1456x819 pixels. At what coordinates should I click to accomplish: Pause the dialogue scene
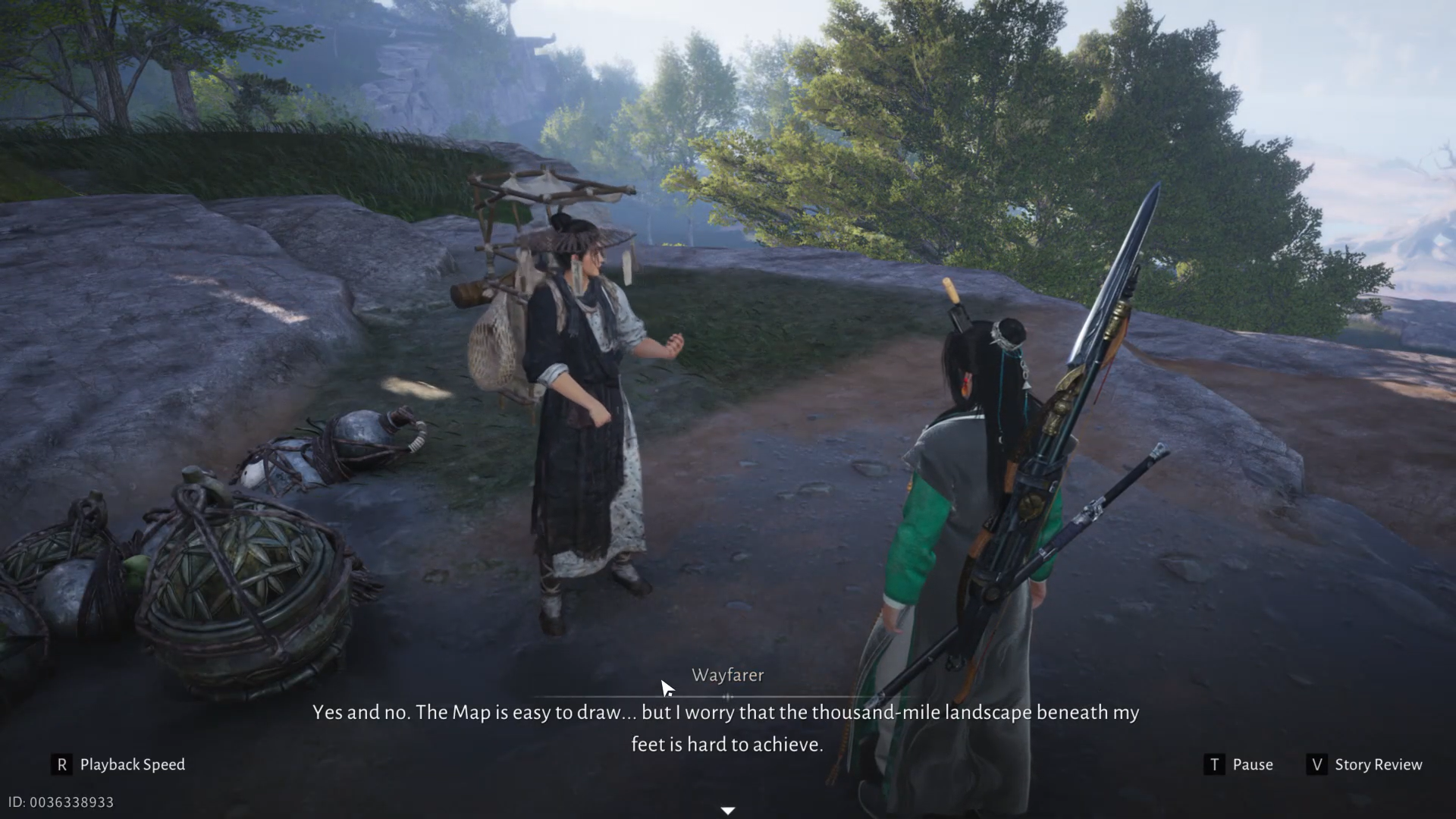click(x=1238, y=764)
